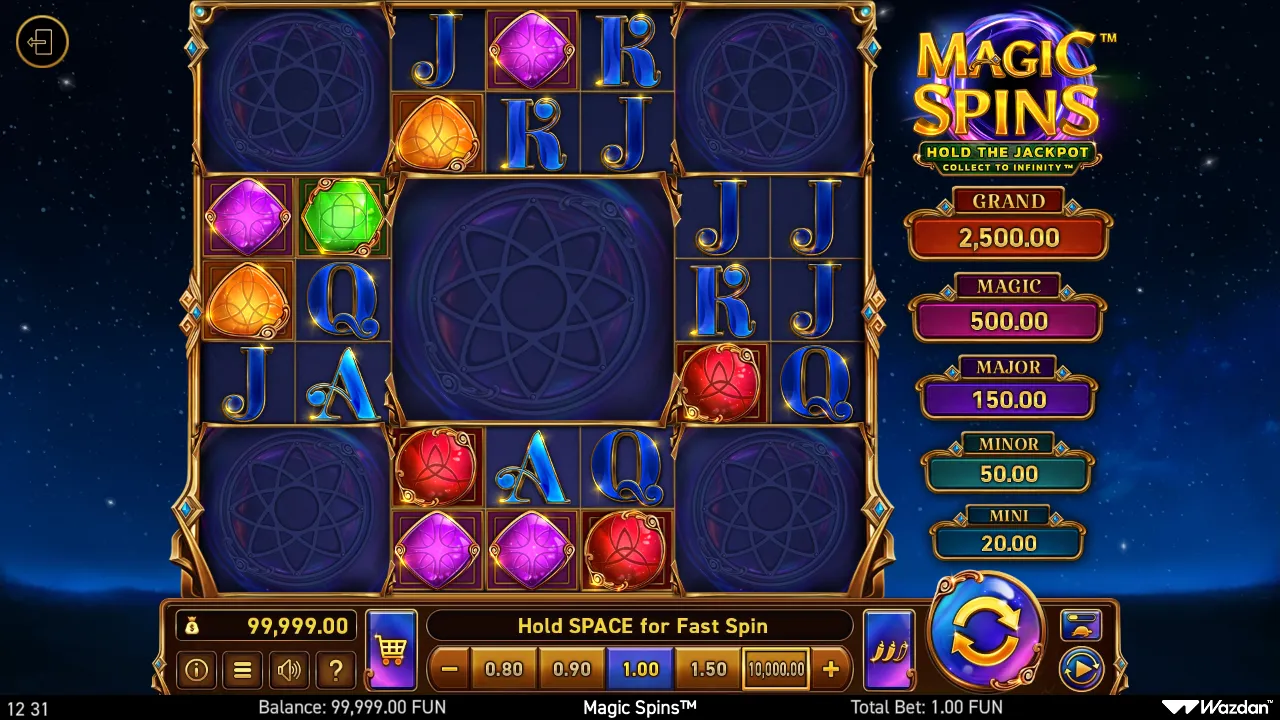The width and height of the screenshot is (1280, 720).
Task: Open the help section via question mark
Action: pos(335,670)
